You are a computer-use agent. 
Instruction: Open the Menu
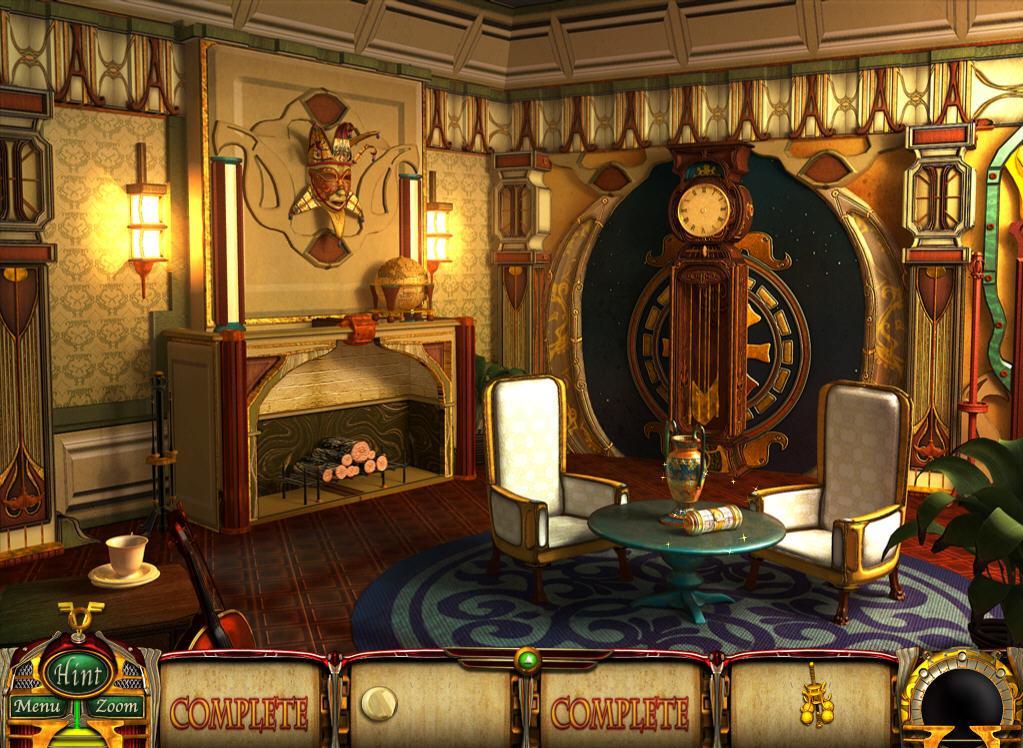click(x=34, y=707)
